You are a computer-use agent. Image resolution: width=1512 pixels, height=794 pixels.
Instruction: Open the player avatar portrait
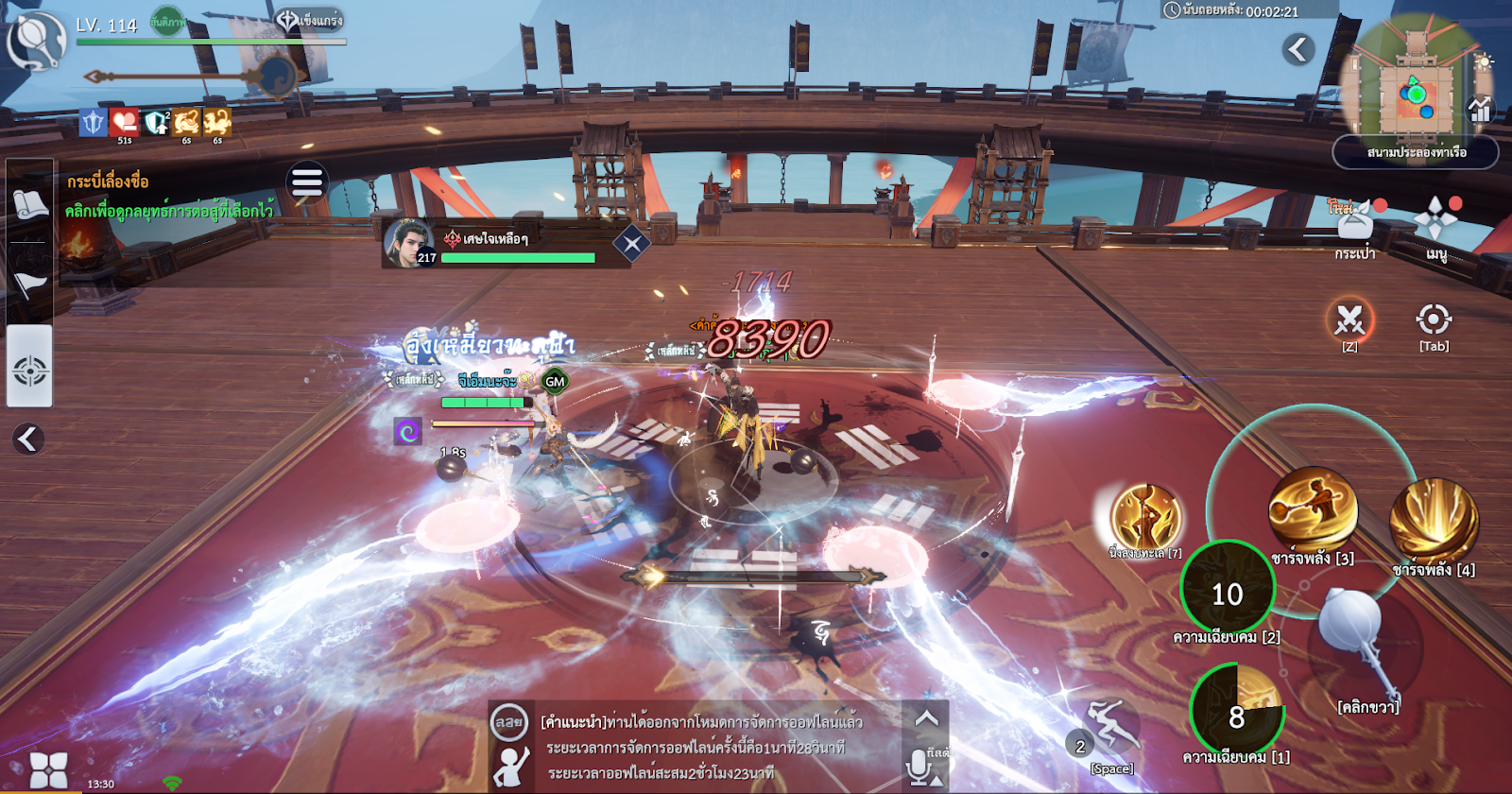click(x=36, y=40)
